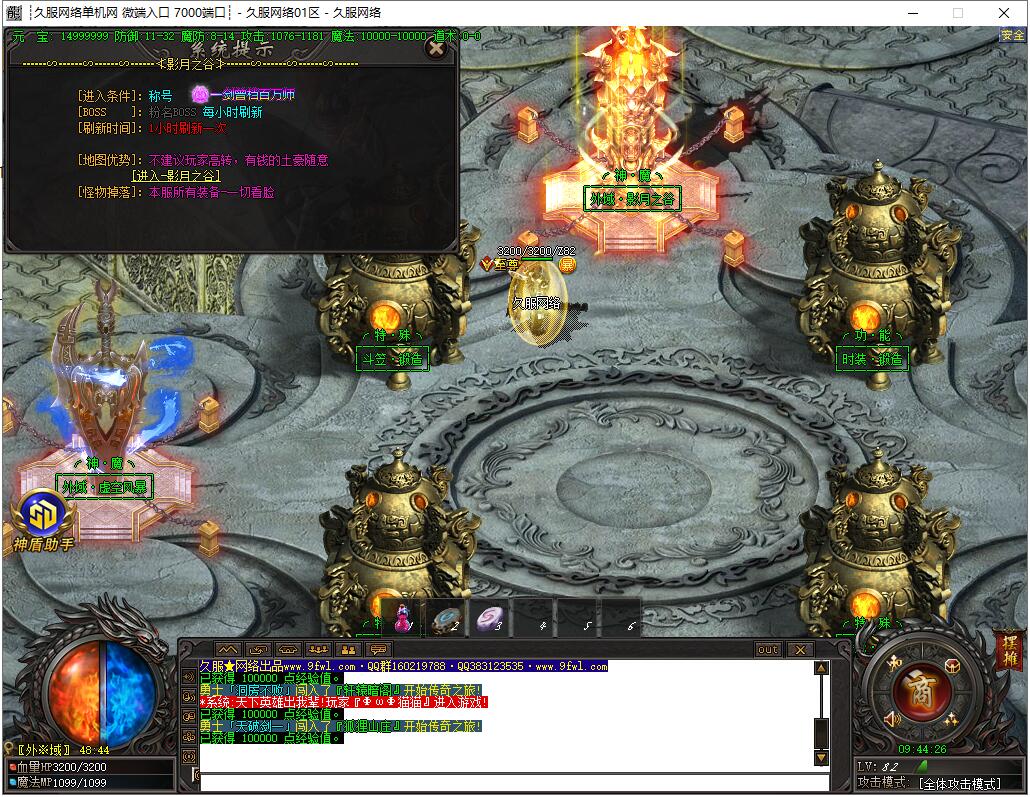Minimize the game window
Image resolution: width=1030 pixels, height=797 pixels.
coord(911,13)
